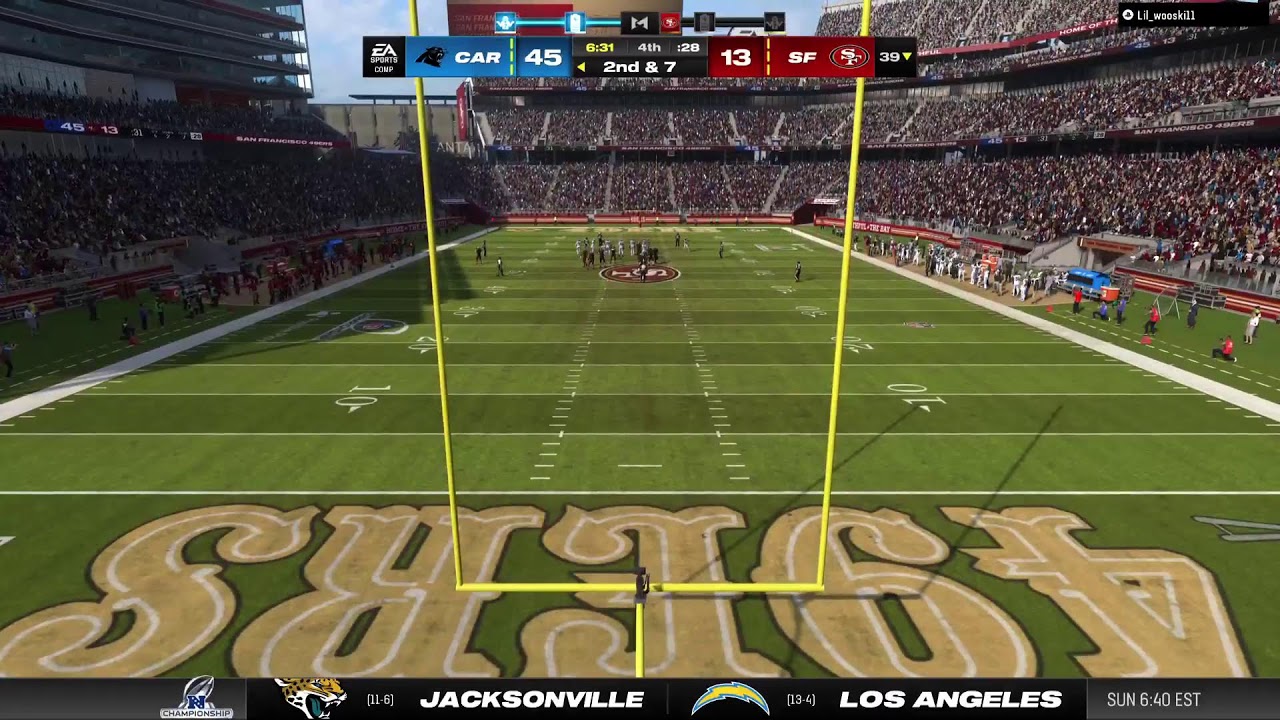The width and height of the screenshot is (1280, 720).
Task: Select the Los Angeles Chargers ticker logo
Action: pyautogui.click(x=730, y=698)
